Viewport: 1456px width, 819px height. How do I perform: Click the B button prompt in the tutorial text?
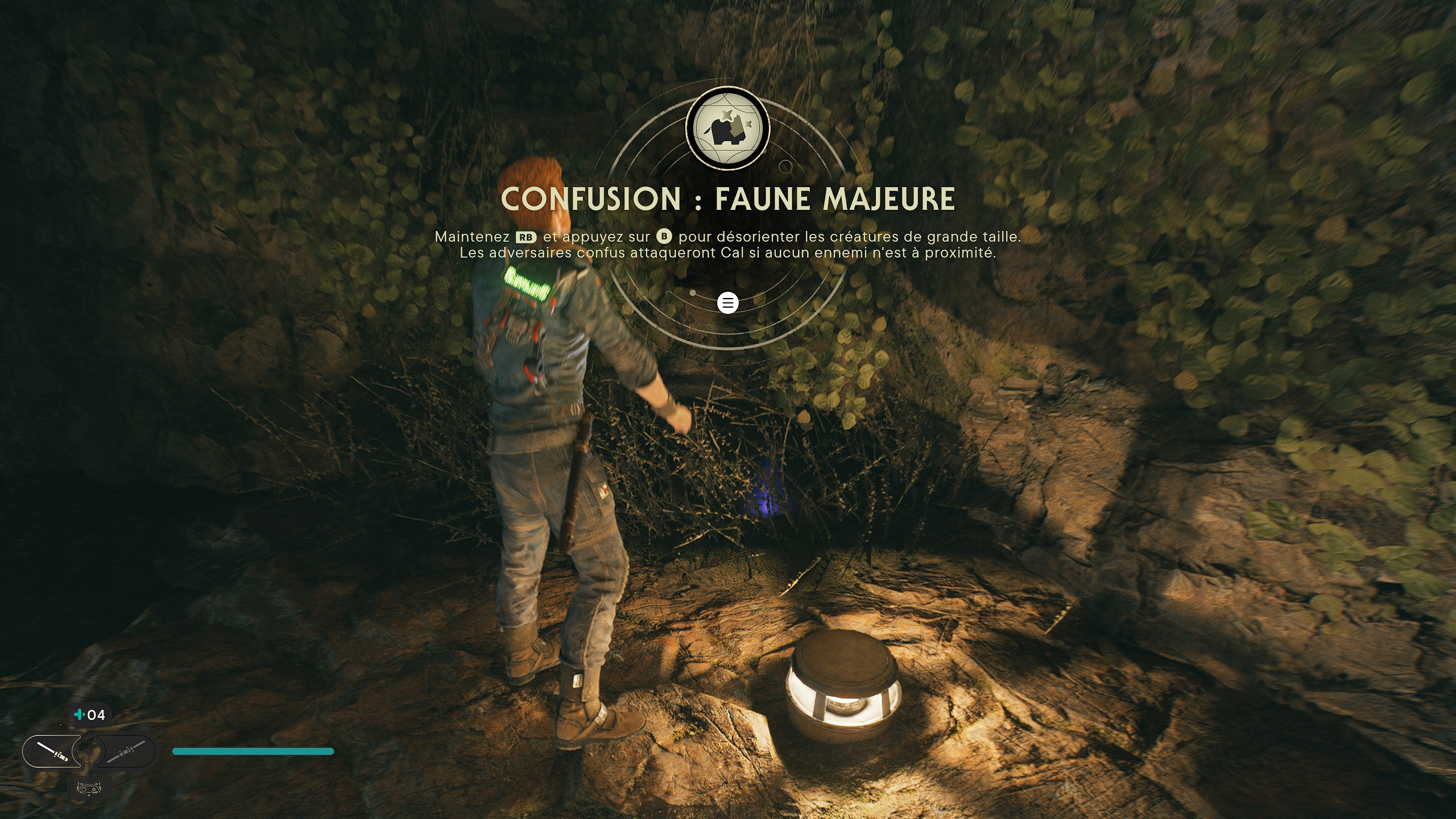[x=664, y=237]
